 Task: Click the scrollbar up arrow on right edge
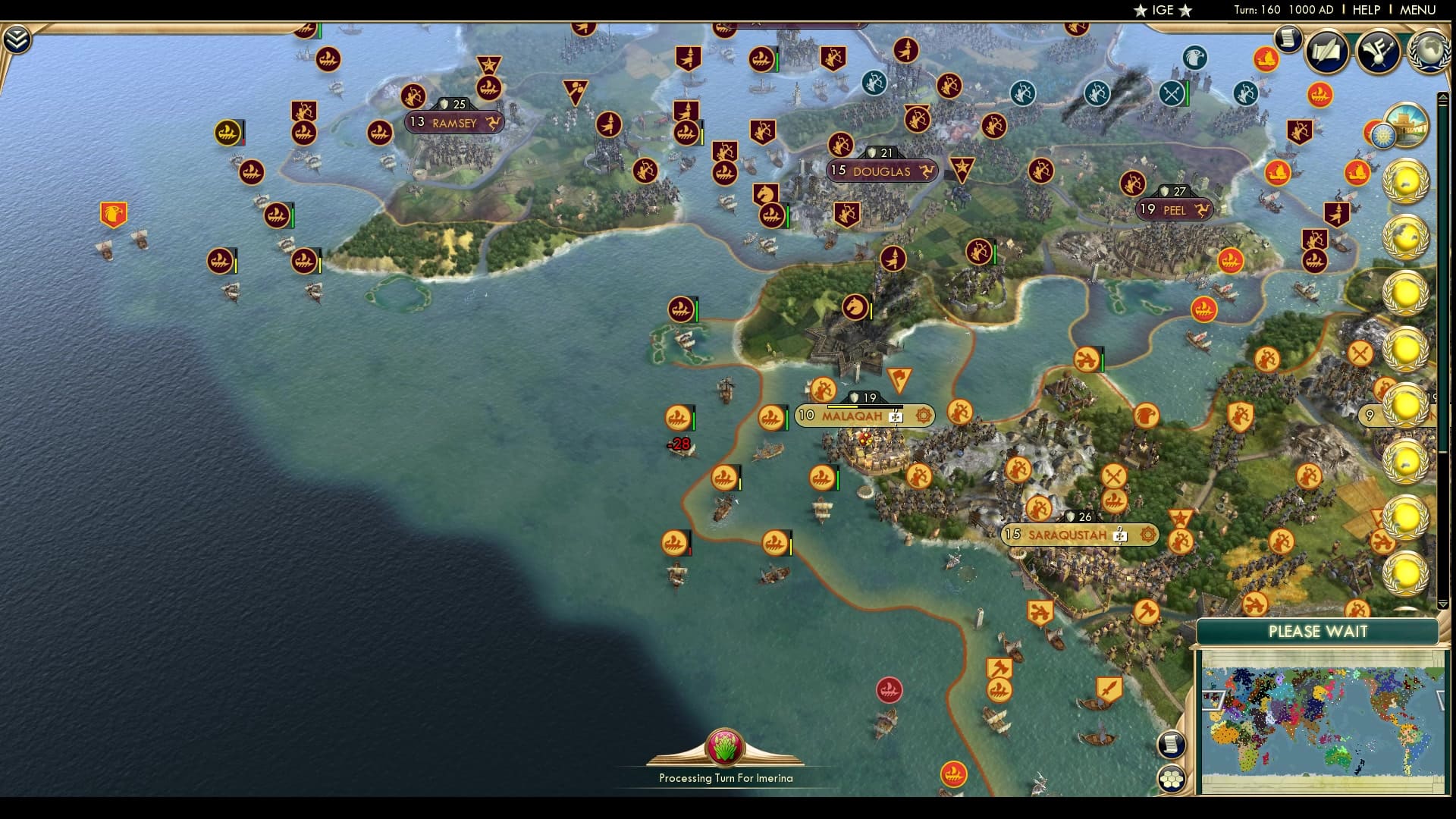[x=1443, y=96]
